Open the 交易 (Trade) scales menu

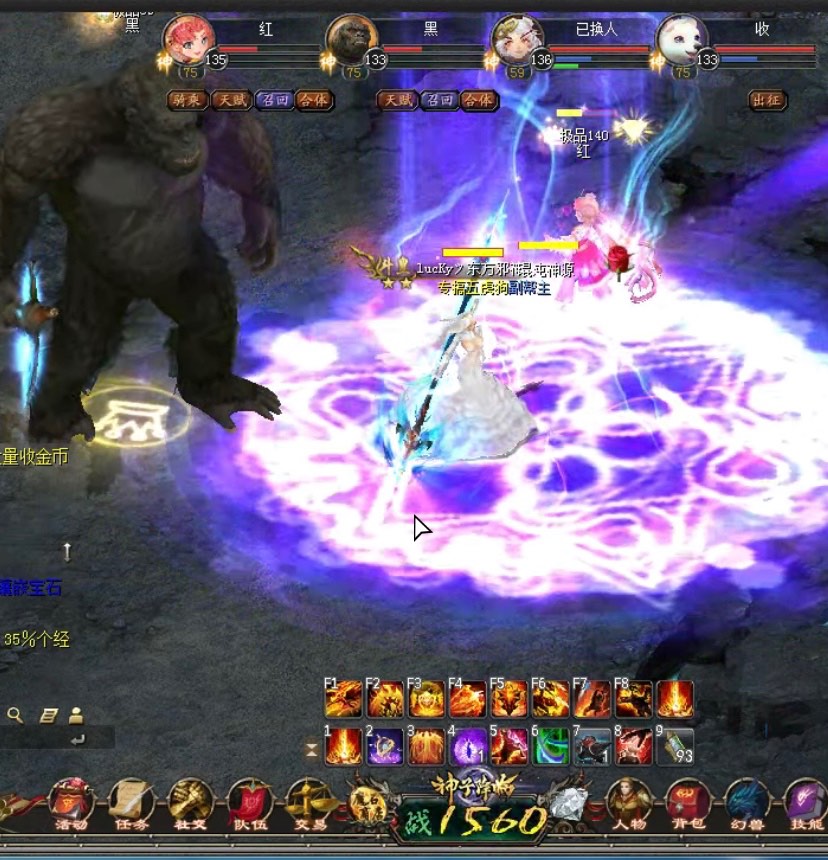click(308, 804)
